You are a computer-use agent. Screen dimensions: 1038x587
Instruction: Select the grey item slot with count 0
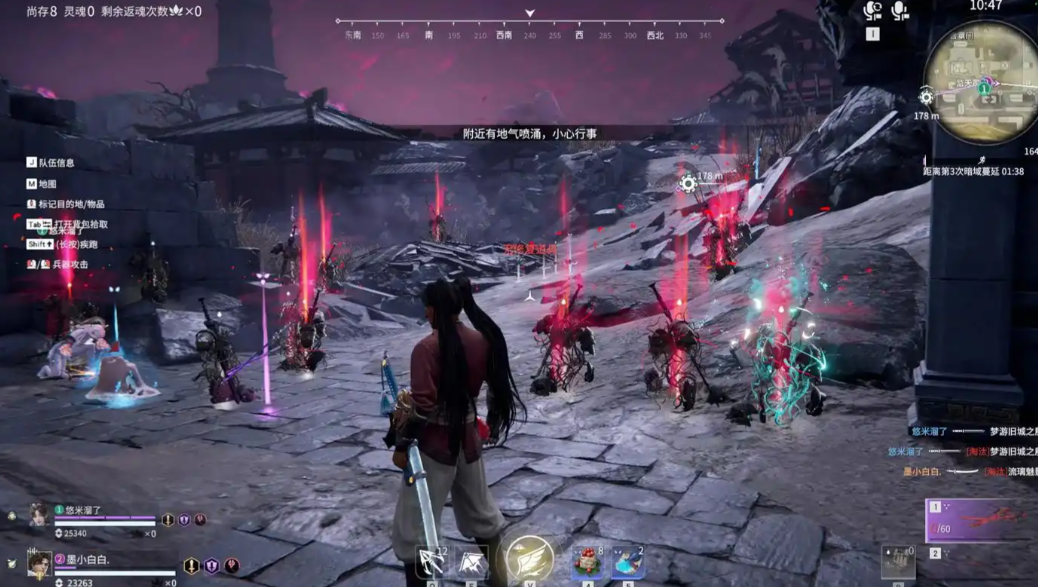point(897,562)
